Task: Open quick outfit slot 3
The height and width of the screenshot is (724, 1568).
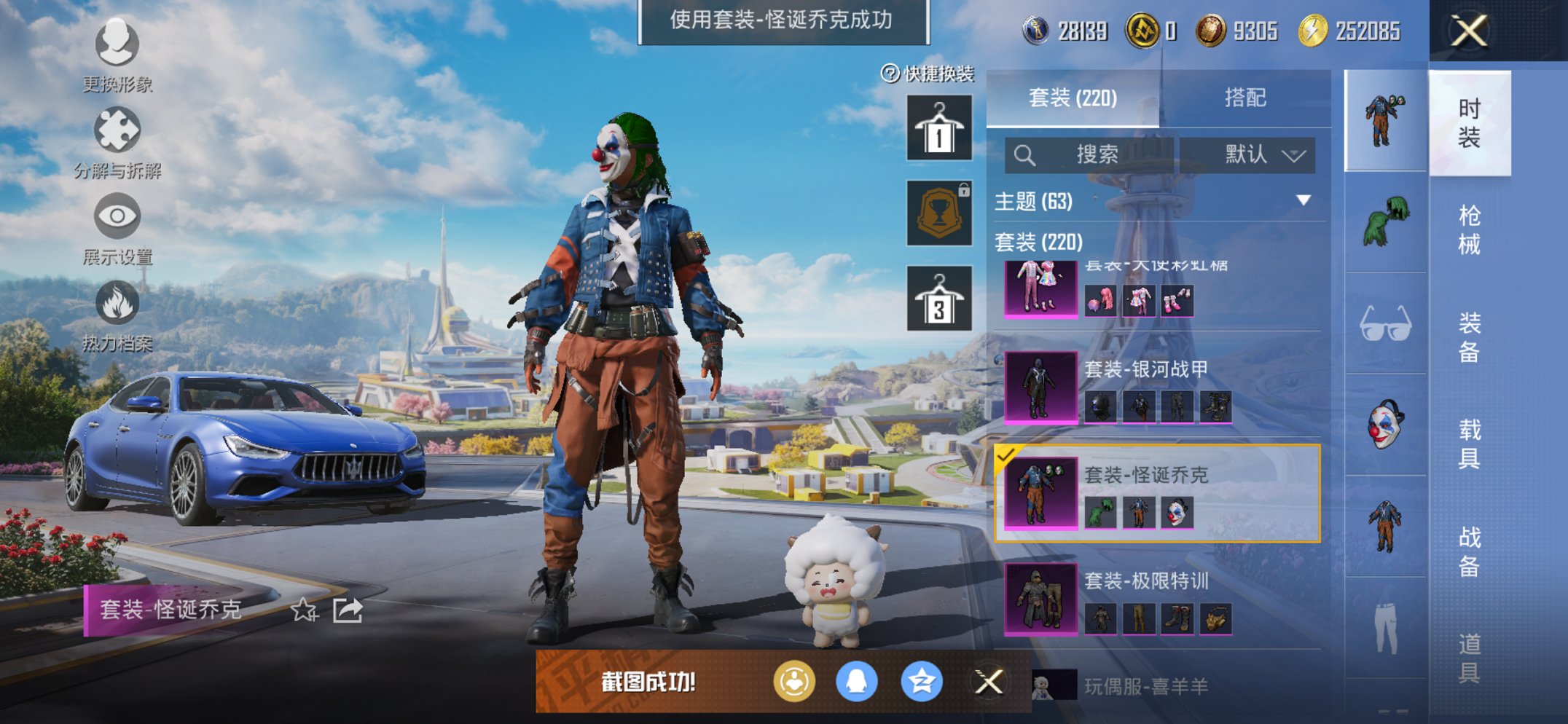Action: click(938, 298)
